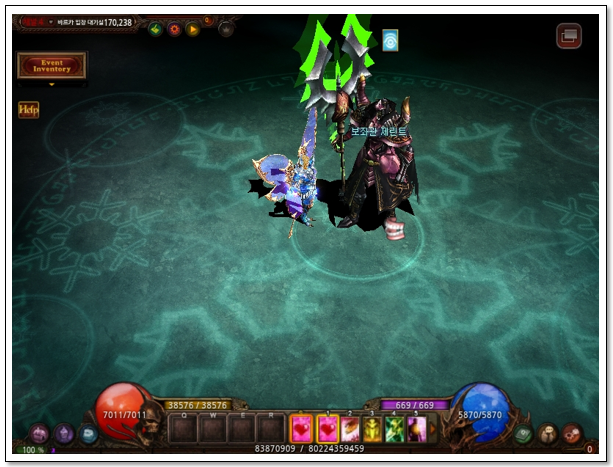Open the Help button
613x467 pixels.
tap(28, 110)
